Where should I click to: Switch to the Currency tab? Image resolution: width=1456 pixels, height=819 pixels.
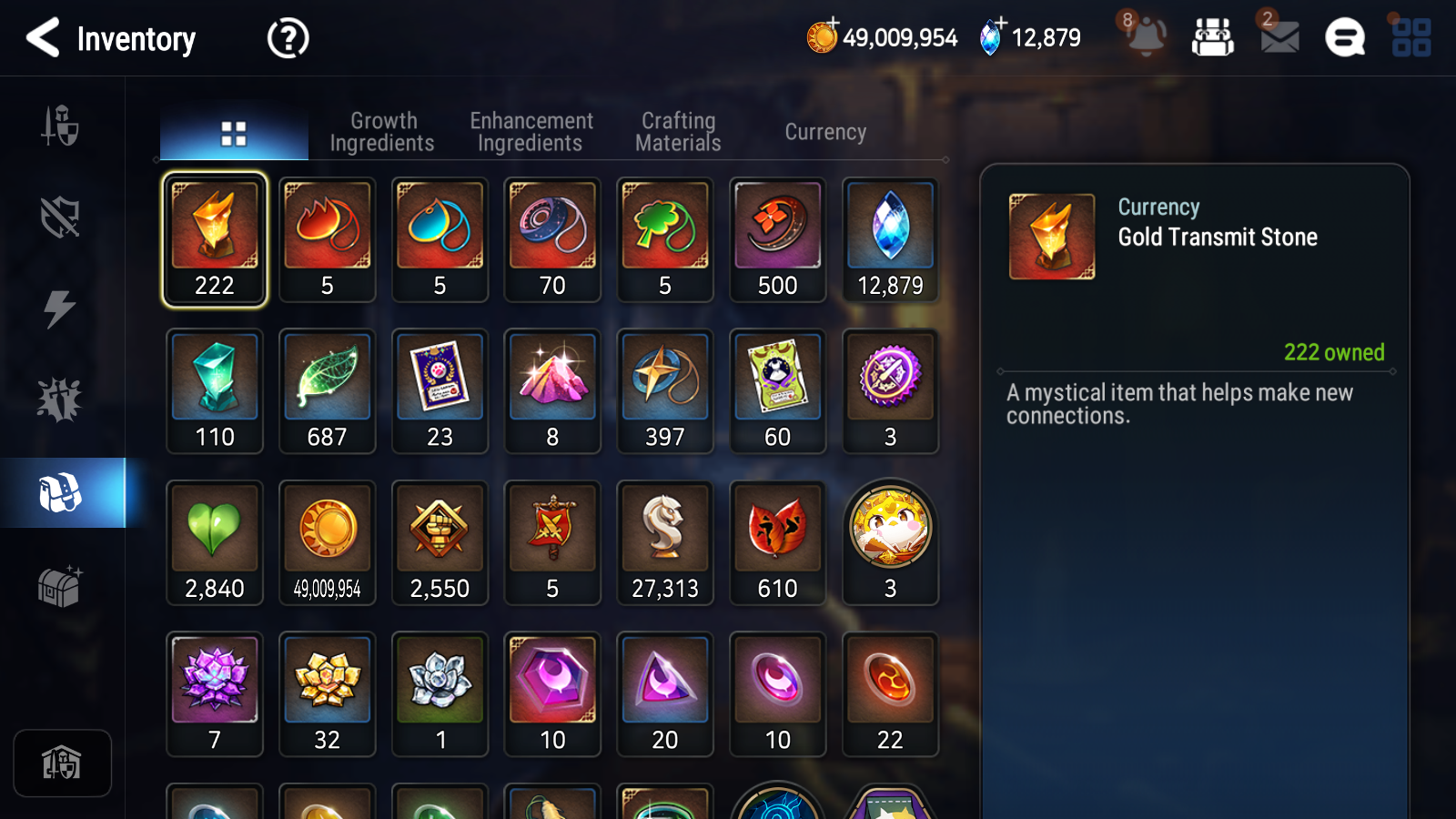(824, 131)
